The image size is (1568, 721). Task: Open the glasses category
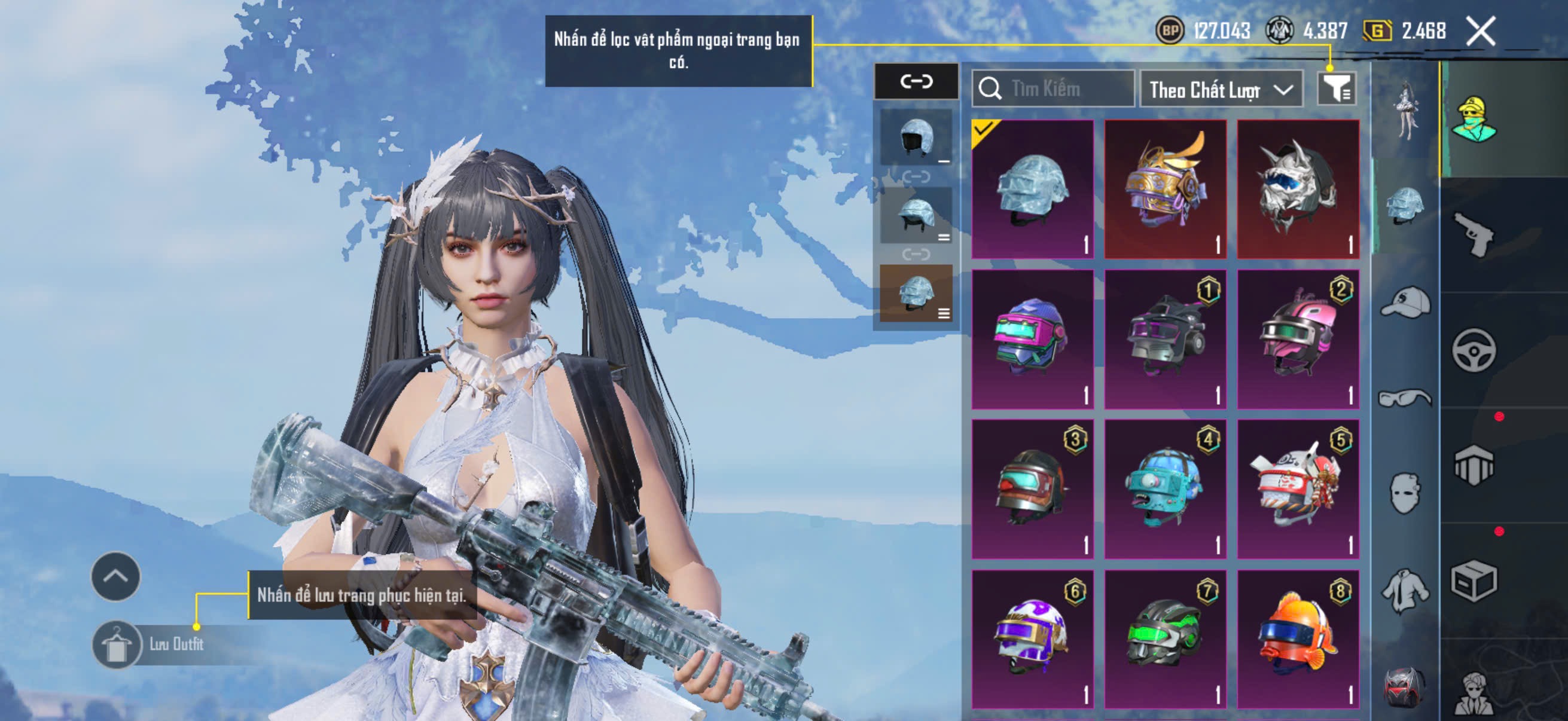[x=1405, y=399]
